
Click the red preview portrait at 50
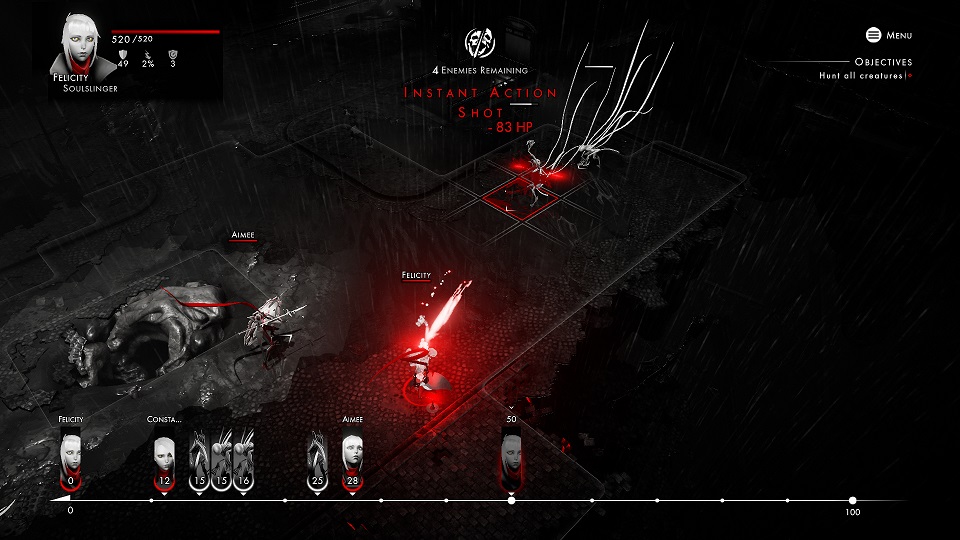(512, 455)
